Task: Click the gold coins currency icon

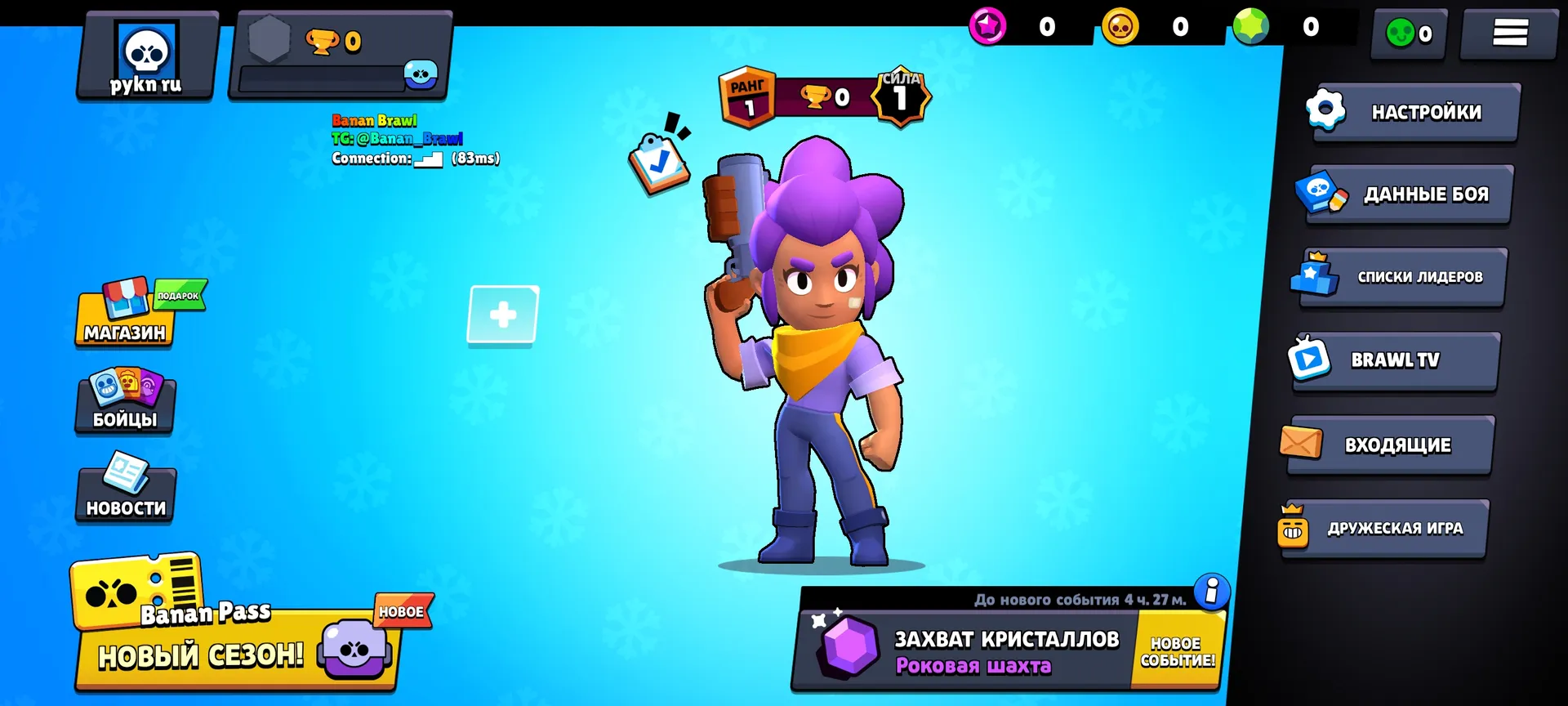Action: coord(1120,27)
